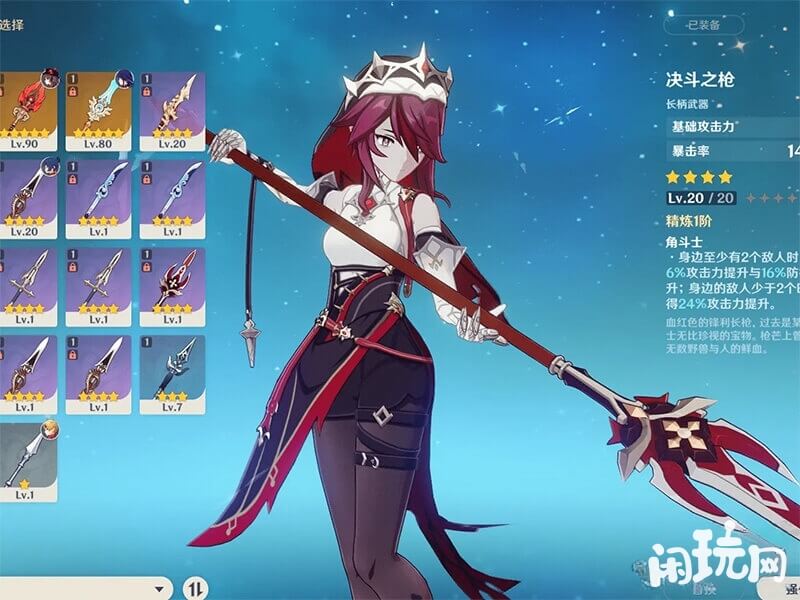Select the Lv.90 red five-star polearm

click(26, 110)
